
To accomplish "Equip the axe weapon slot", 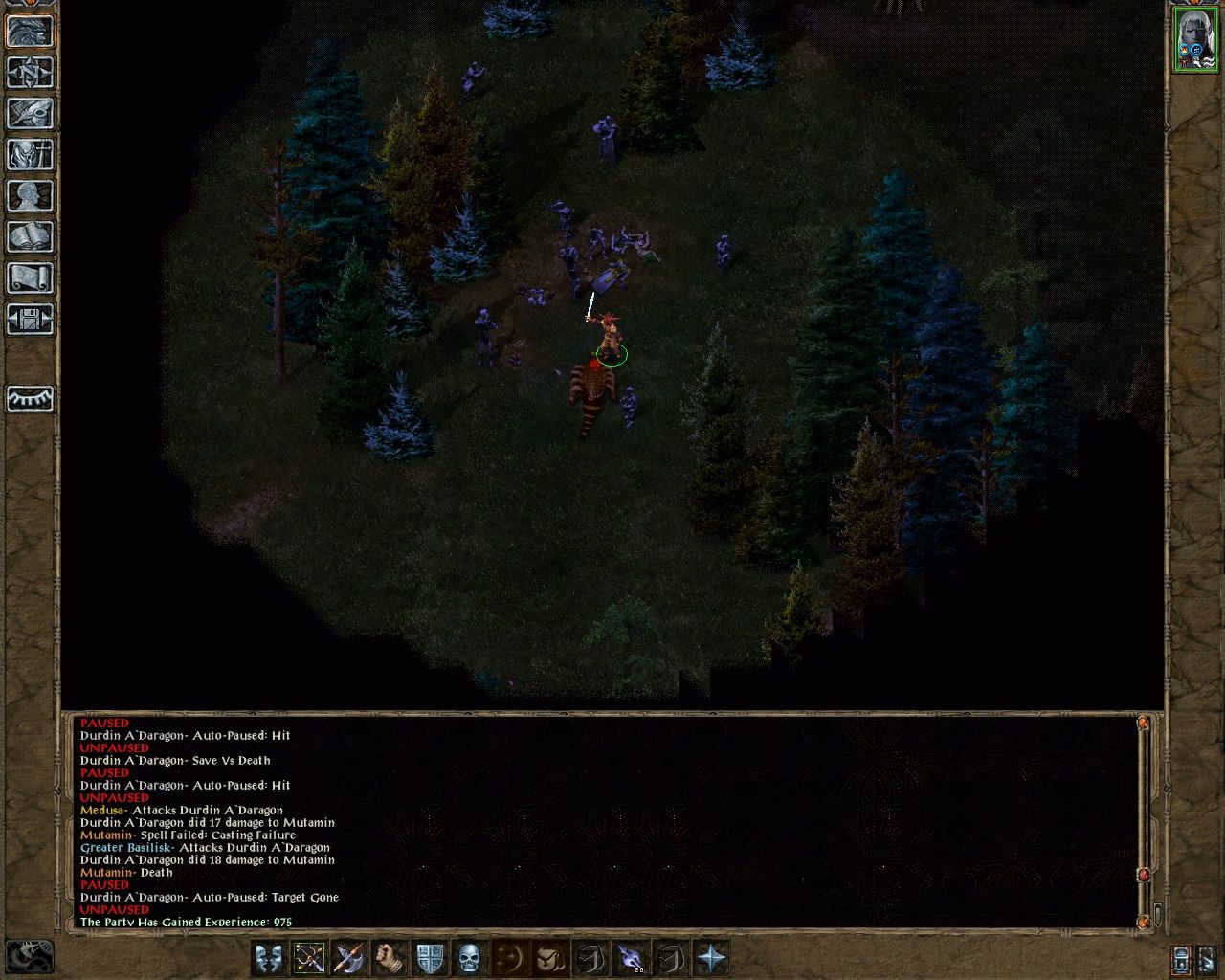I will point(349,957).
